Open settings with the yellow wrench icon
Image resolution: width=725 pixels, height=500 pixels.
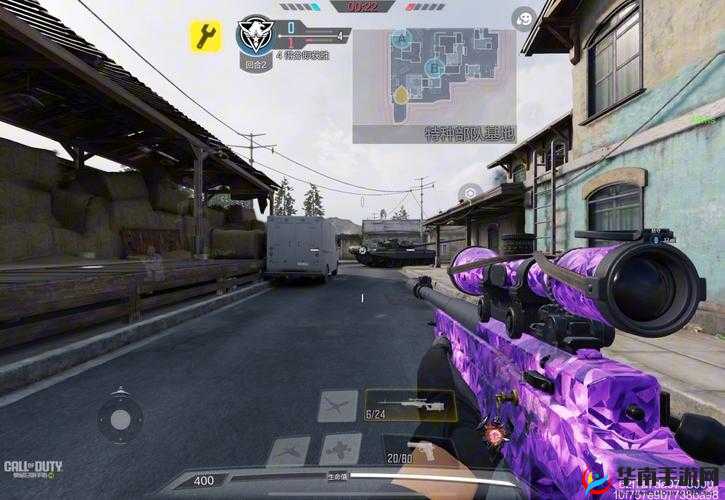205,37
